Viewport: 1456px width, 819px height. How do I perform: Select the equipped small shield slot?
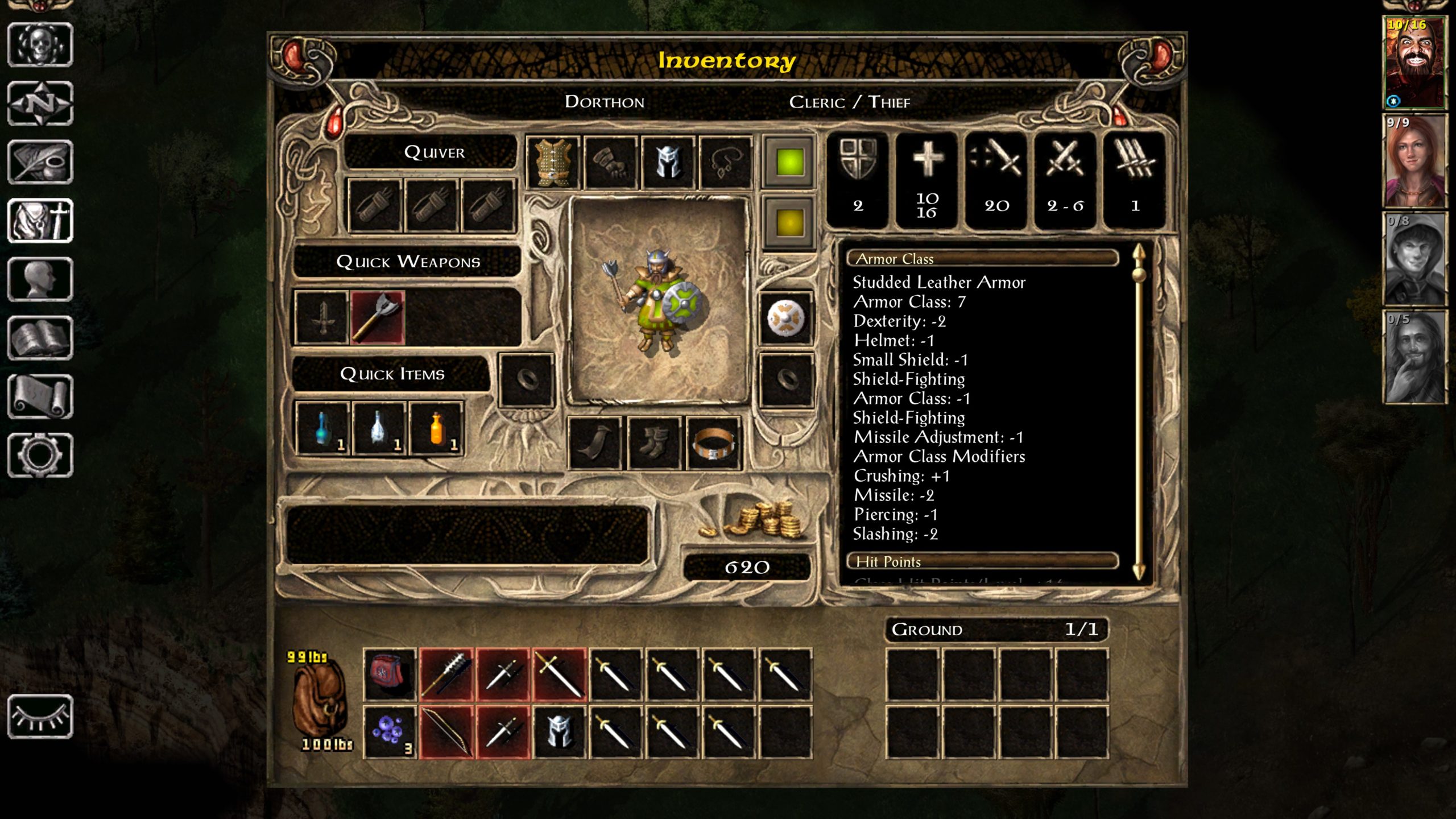click(786, 318)
